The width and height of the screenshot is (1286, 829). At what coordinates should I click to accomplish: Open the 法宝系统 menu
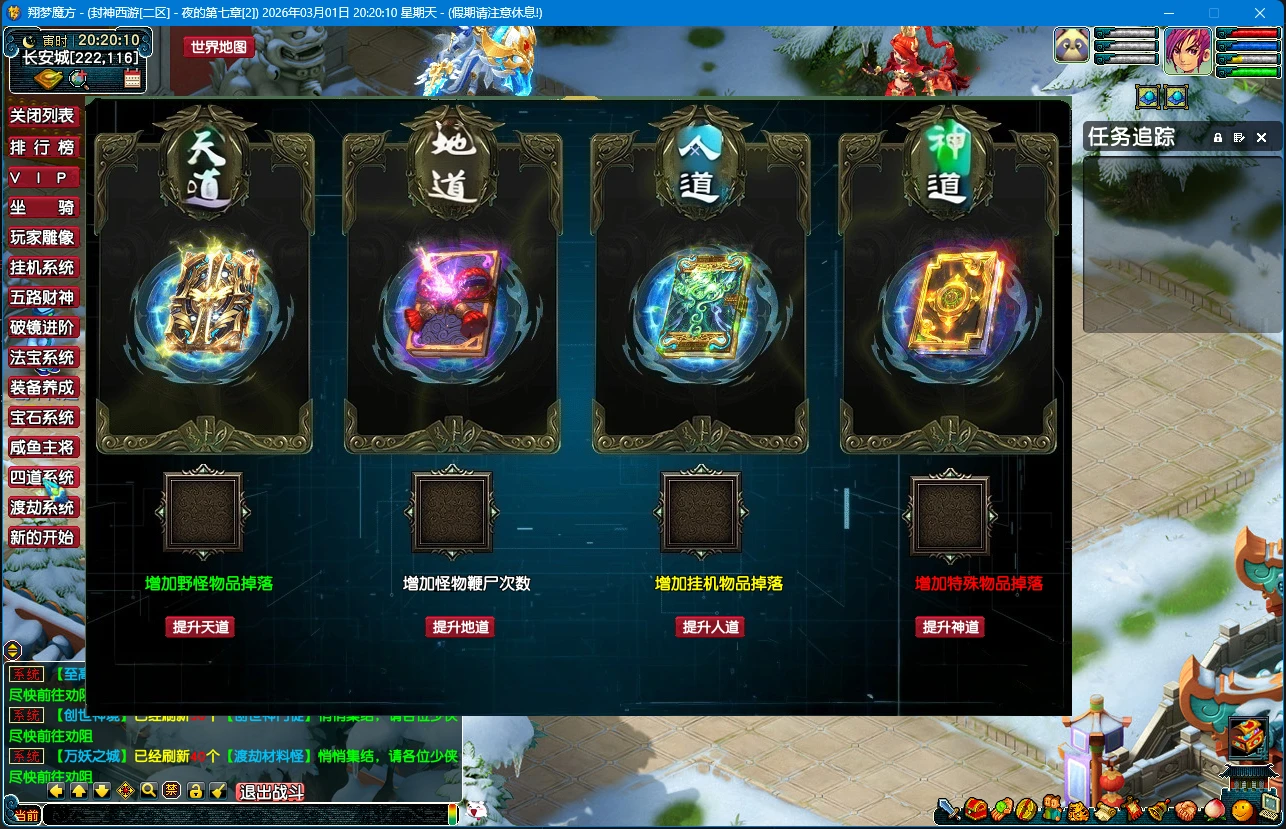click(42, 357)
